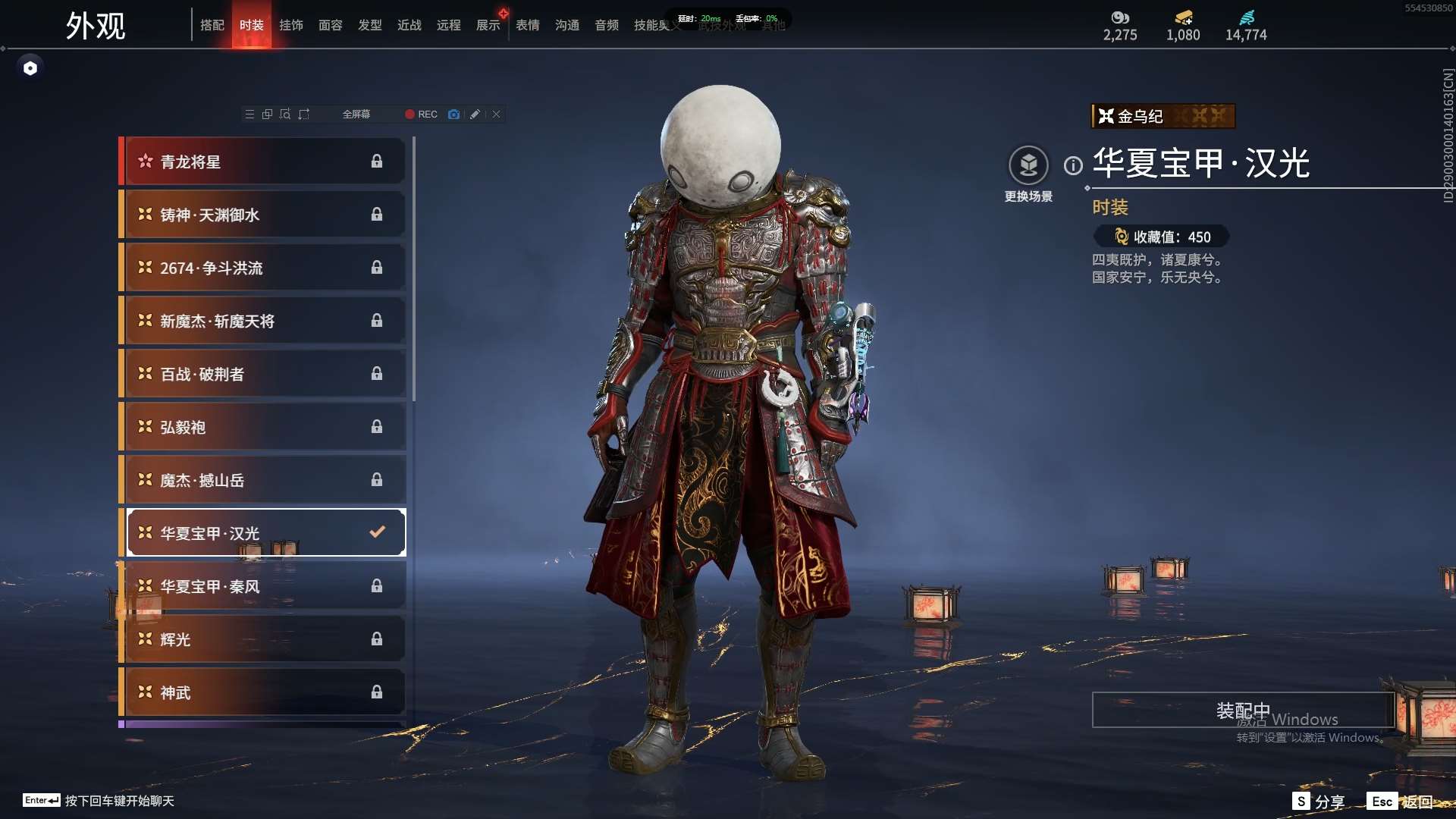Screen dimensions: 1456x819
Task: Select the 面容 face tab
Action: point(331,25)
